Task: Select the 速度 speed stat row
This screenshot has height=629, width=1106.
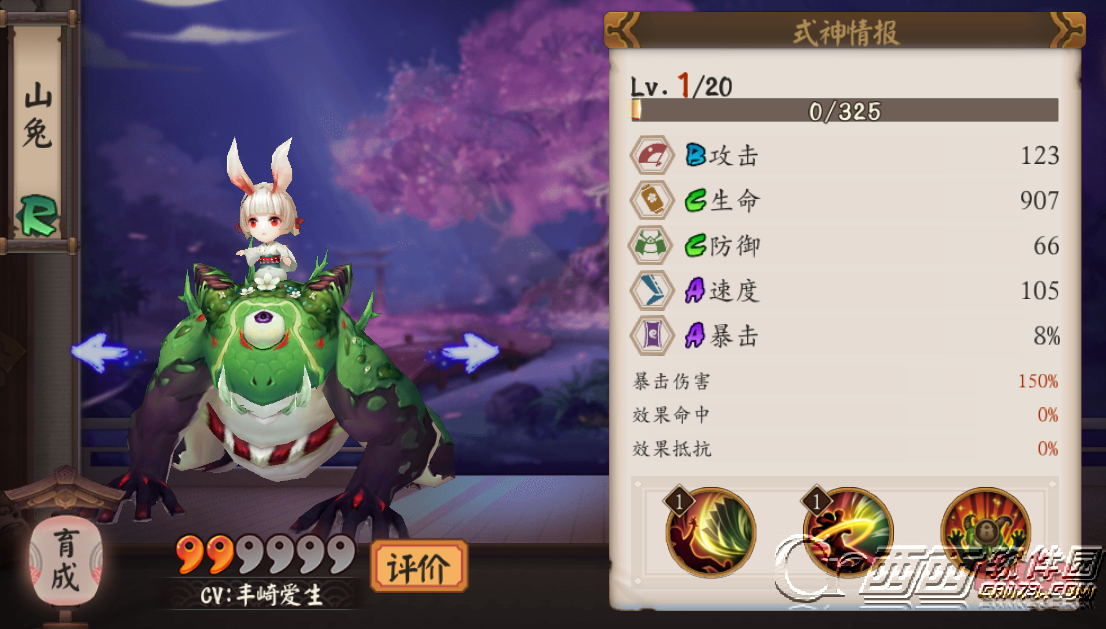Action: [845, 291]
